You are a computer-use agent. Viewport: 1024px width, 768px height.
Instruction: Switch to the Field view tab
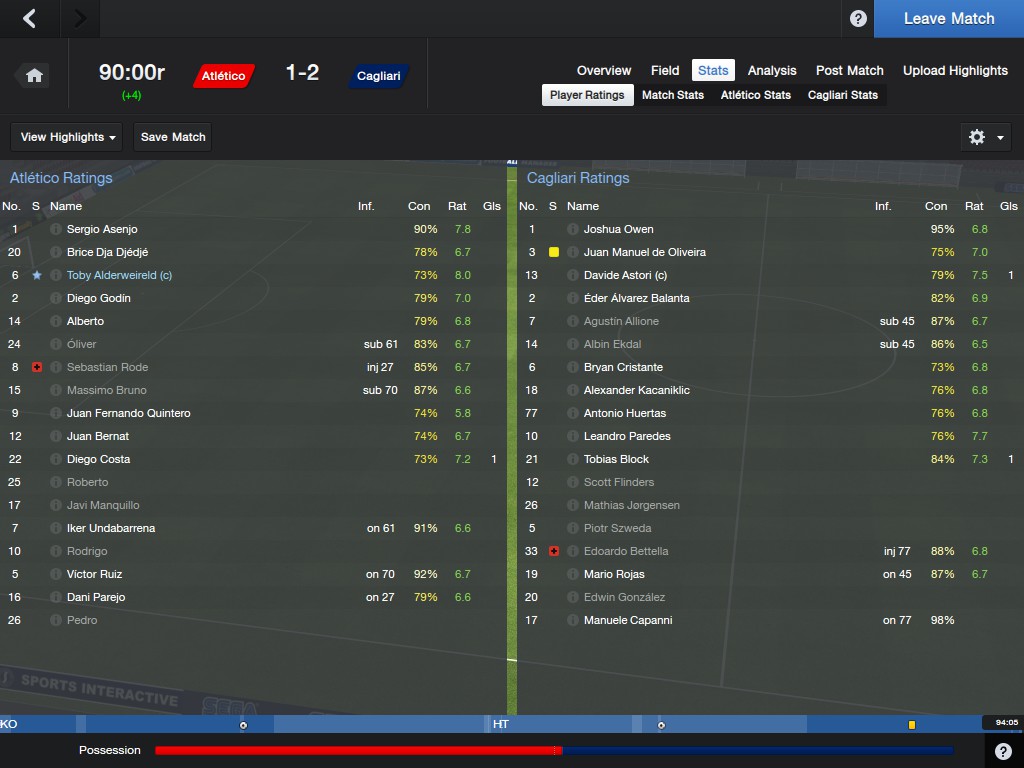point(665,70)
